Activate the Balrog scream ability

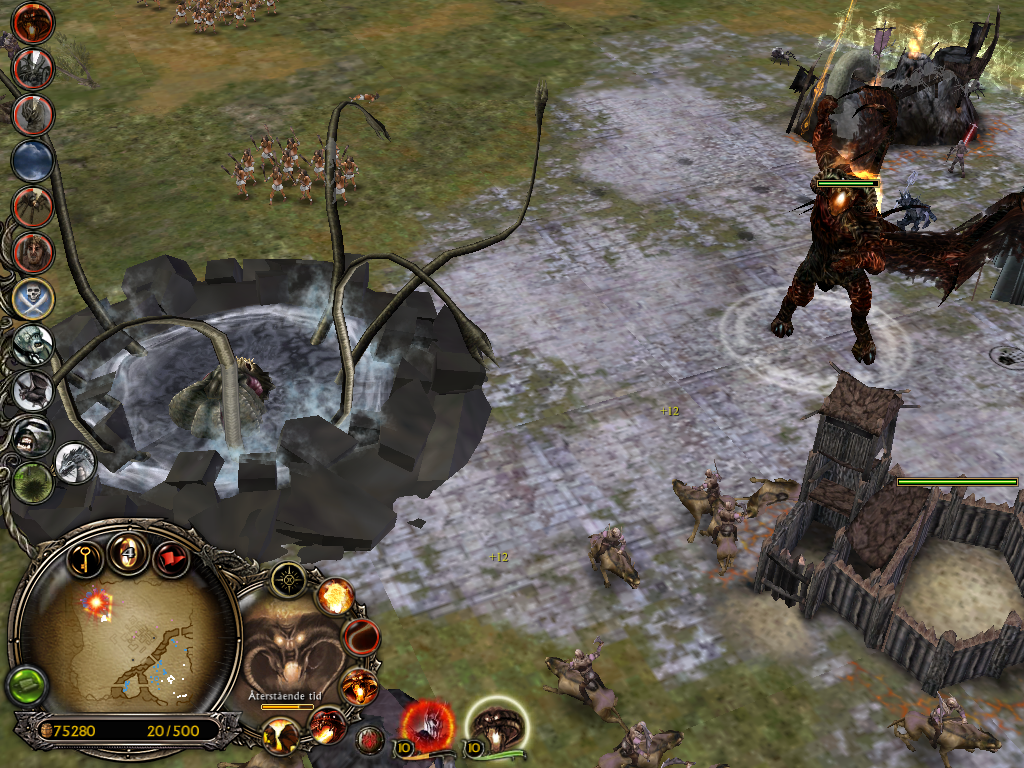pos(358,687)
